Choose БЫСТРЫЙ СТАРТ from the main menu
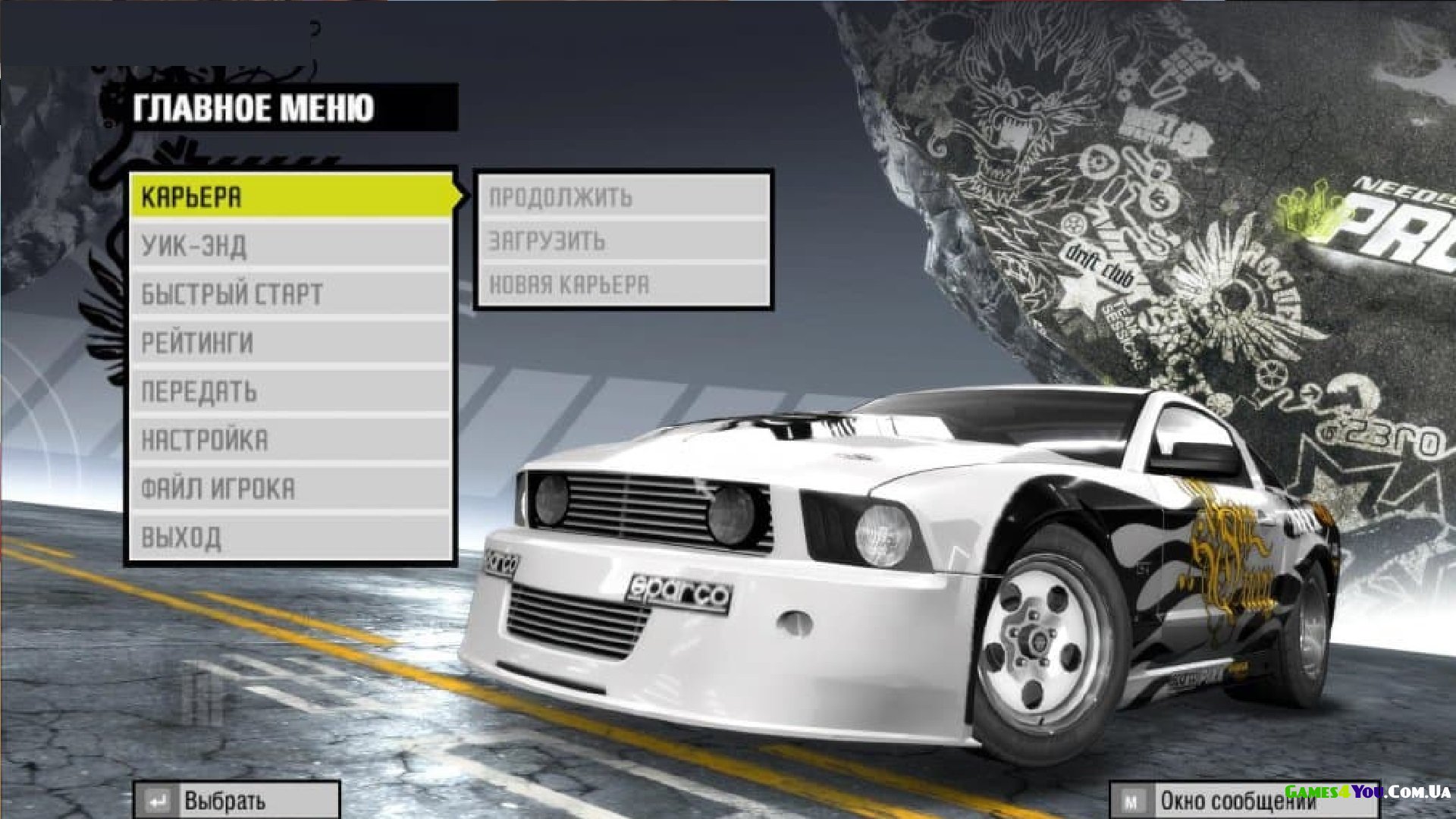Viewport: 1456px width, 819px height. [x=290, y=294]
